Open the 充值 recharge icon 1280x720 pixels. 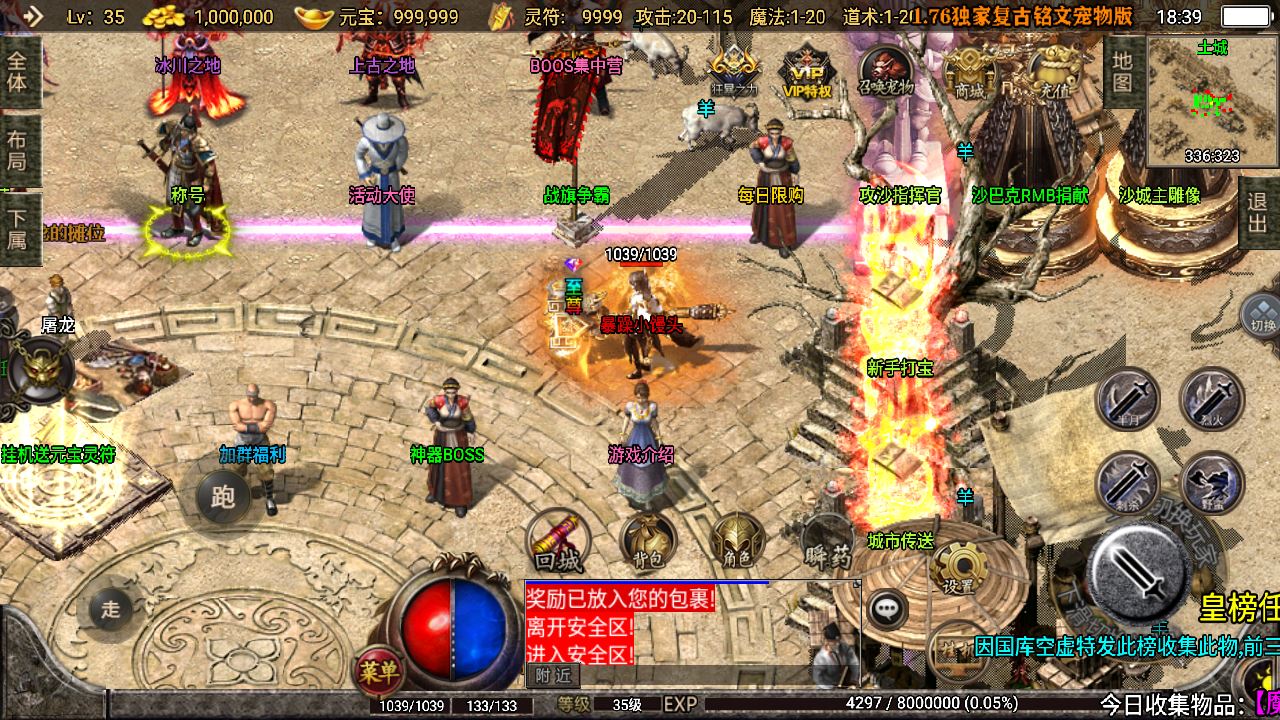click(1054, 72)
